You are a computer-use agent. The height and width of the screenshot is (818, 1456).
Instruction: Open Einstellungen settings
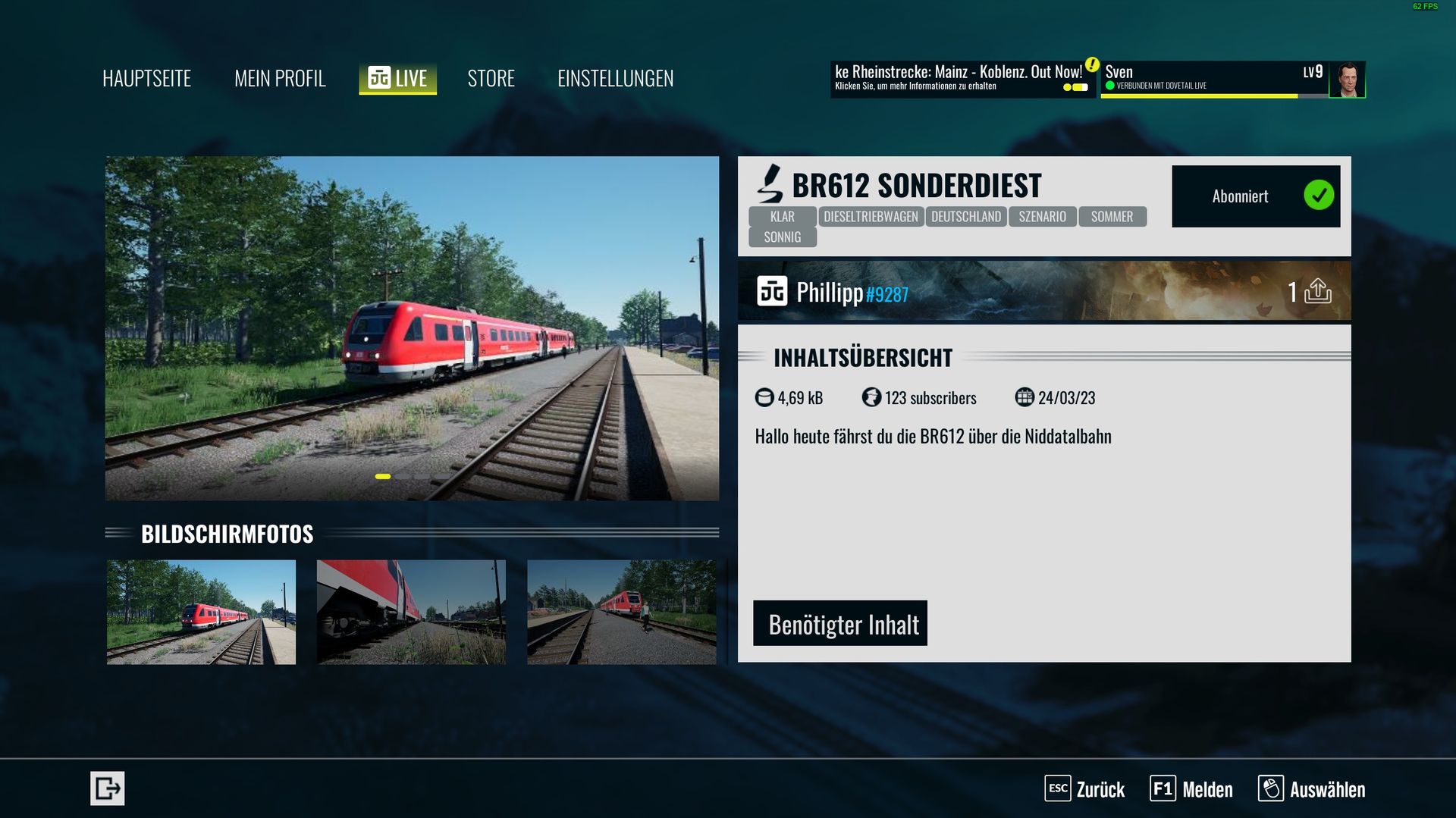pos(615,78)
